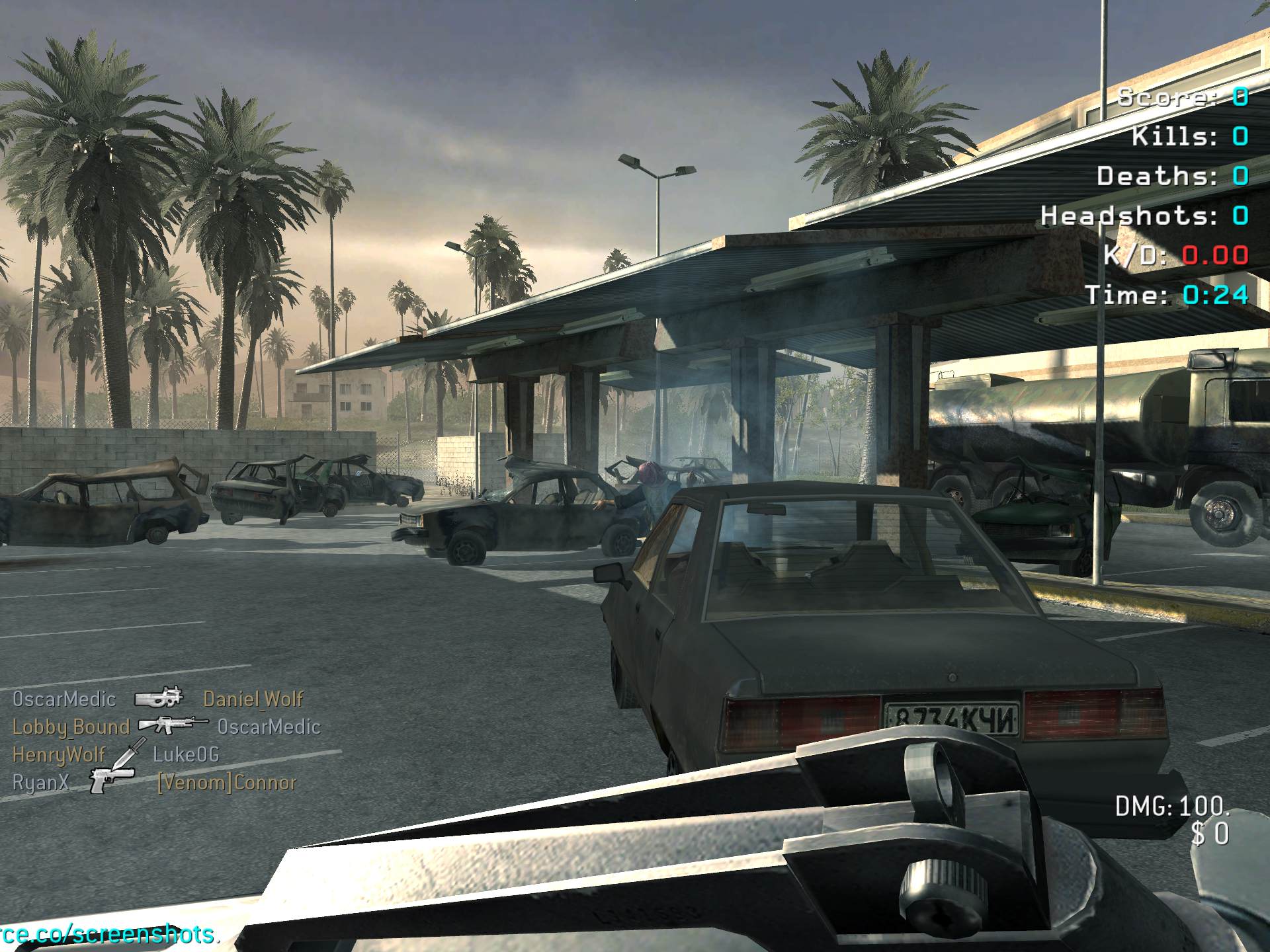This screenshot has width=1270, height=952.
Task: Select the pistol kill icon beside RyanX
Action: [112, 781]
